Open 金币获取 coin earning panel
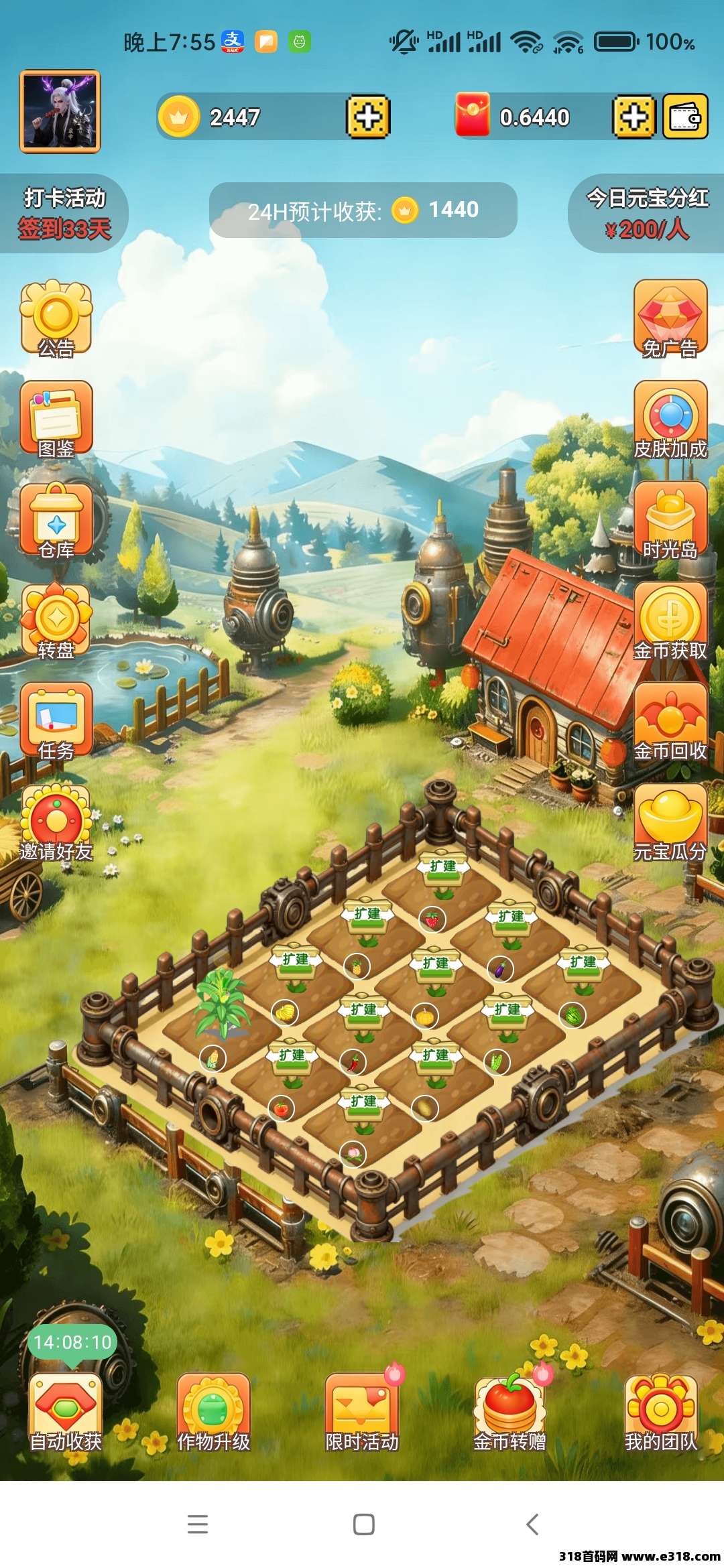 click(670, 621)
